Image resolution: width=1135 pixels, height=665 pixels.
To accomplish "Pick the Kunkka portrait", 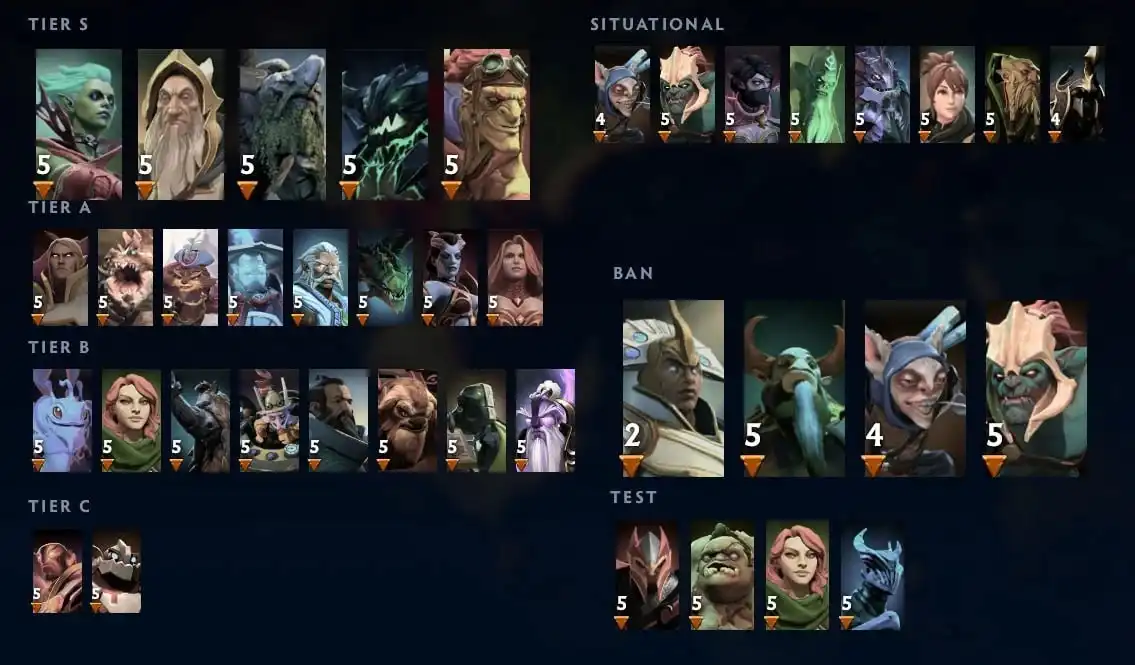I will coord(338,420).
